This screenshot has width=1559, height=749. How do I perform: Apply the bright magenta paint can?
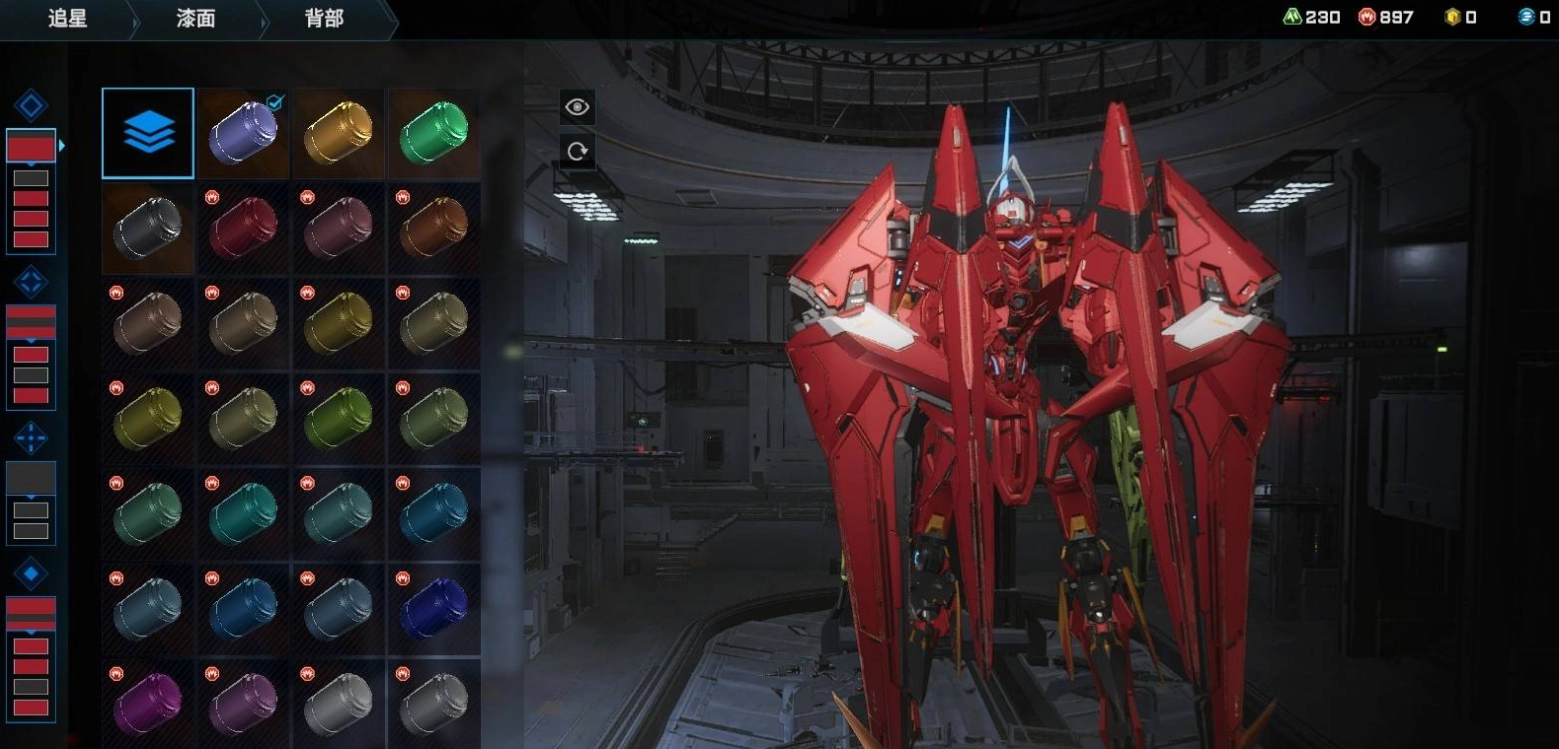click(x=148, y=704)
